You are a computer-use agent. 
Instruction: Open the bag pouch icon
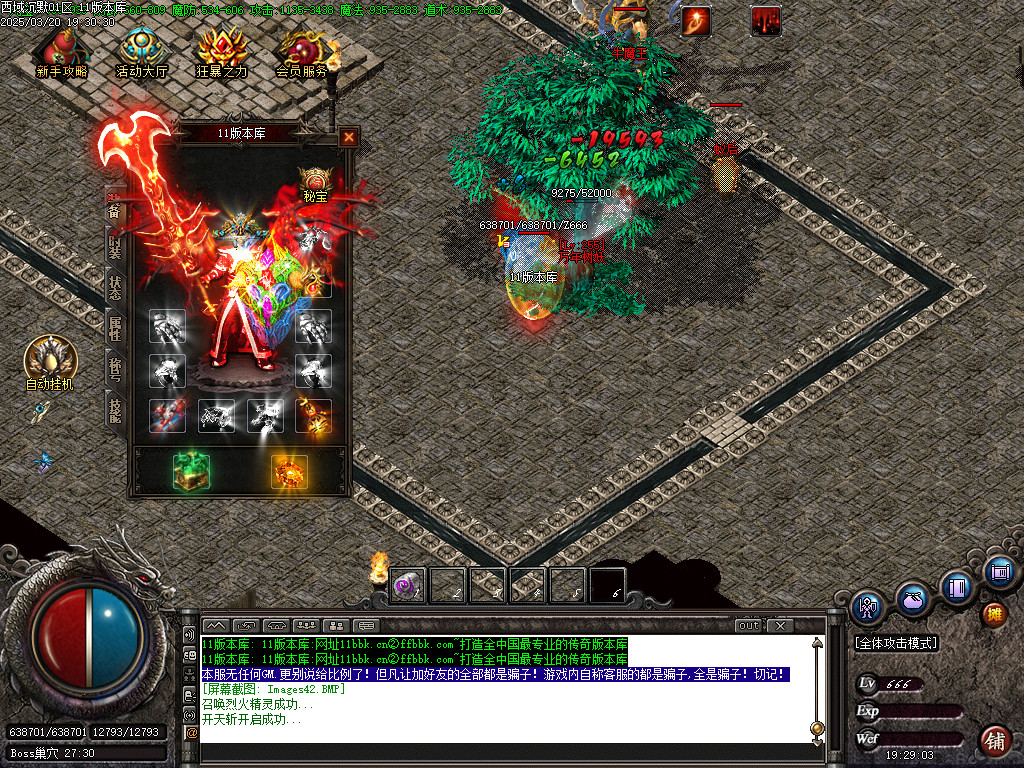pyautogui.click(x=912, y=600)
